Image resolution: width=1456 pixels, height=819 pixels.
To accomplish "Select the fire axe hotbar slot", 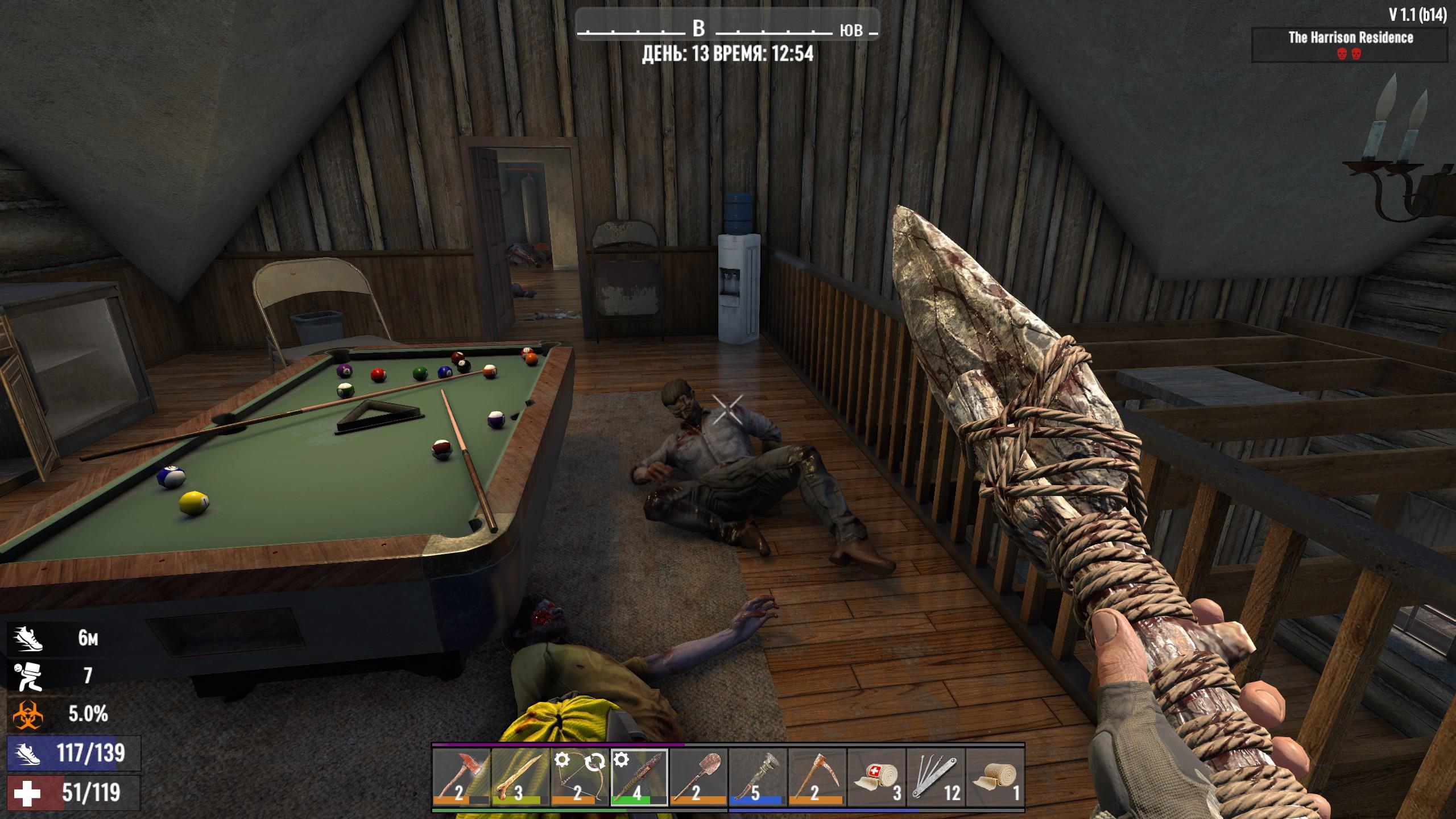I will [461, 777].
